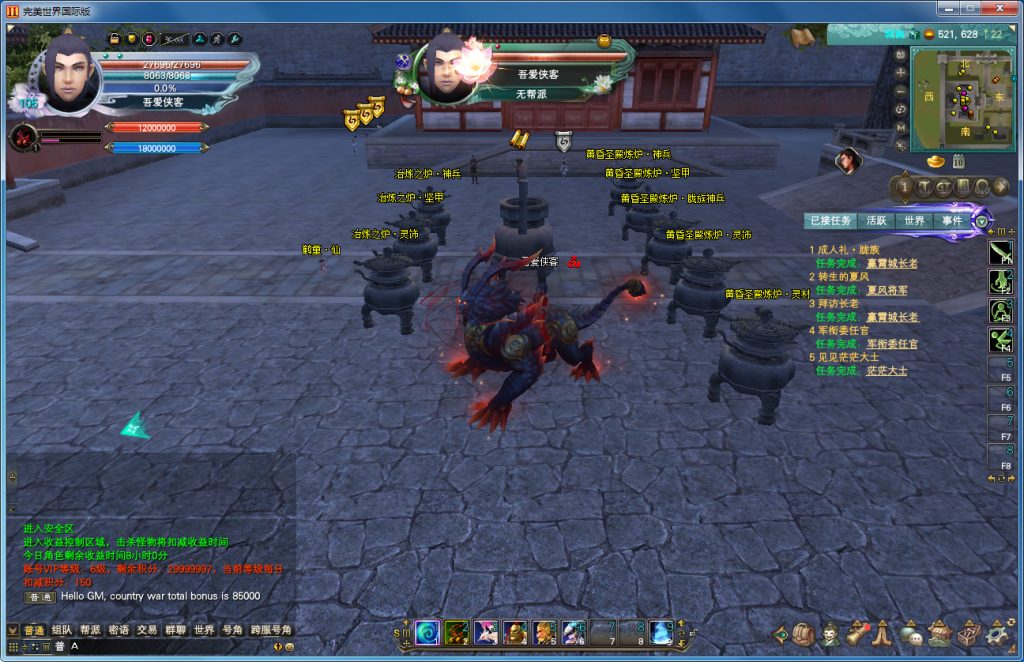Screen dimensions: 1024x662
Task: Show the 已接任务 accepted quests tab
Action: tap(831, 221)
